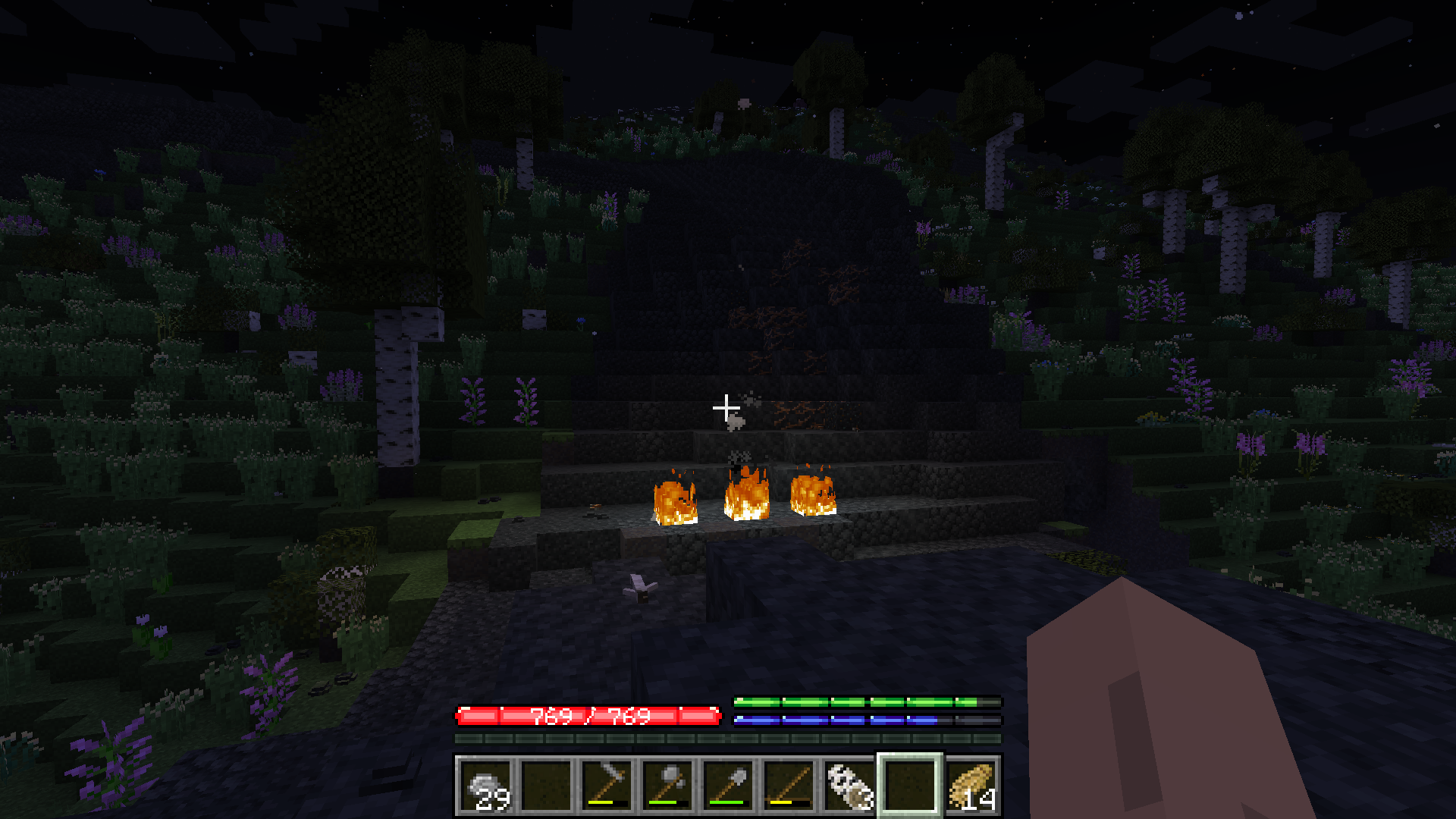This screenshot has width=1456, height=819.
Task: Choose the stone axe in hotbar
Action: (667, 786)
